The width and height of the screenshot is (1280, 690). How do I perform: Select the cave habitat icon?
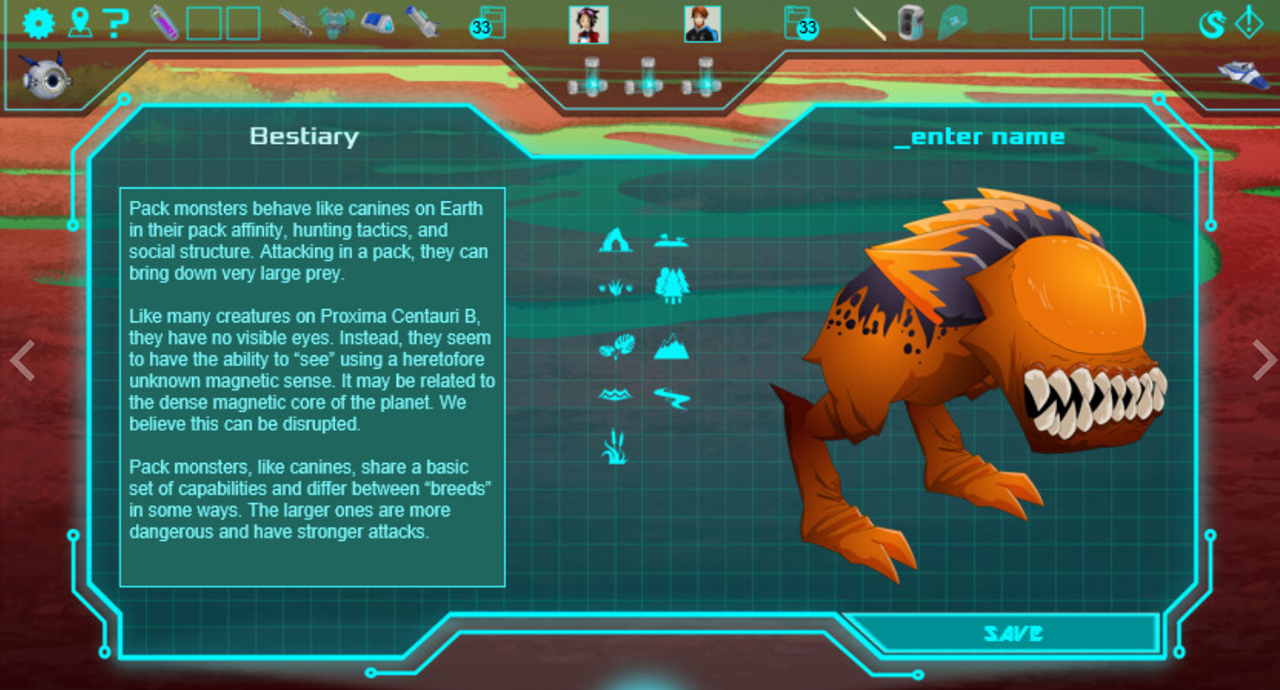(614, 240)
